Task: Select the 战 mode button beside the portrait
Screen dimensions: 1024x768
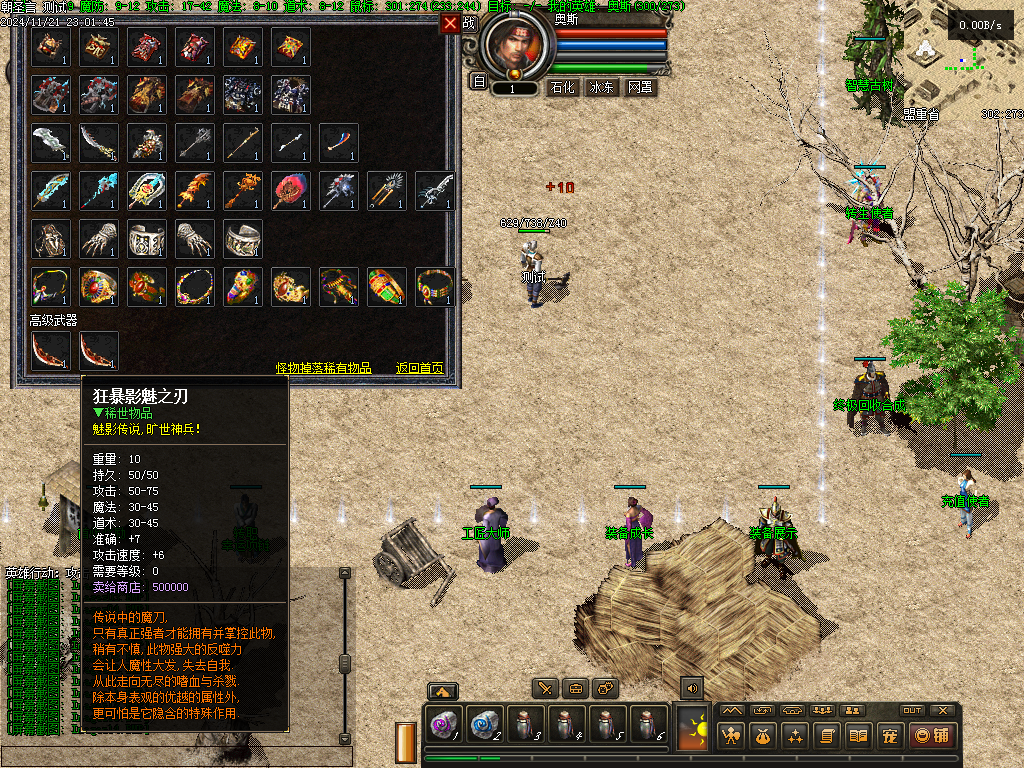Action: coord(470,23)
